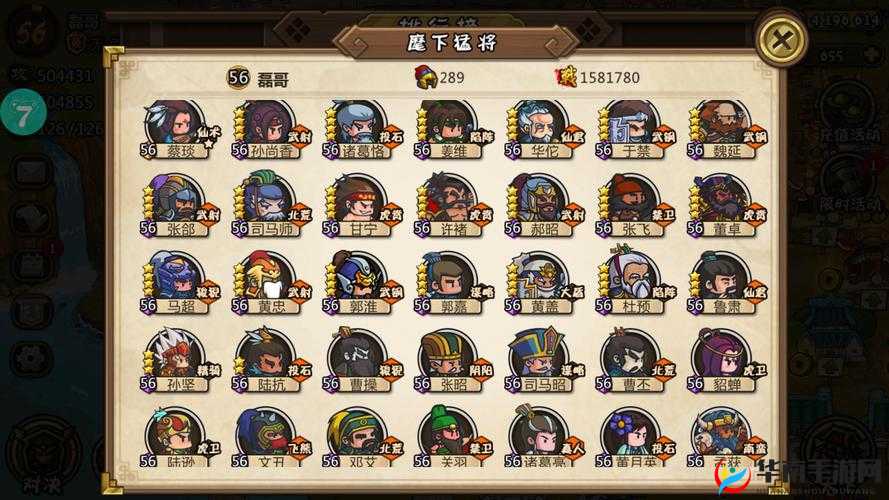Pick the 董卓 hero portrait
This screenshot has width=889, height=500.
[x=723, y=203]
